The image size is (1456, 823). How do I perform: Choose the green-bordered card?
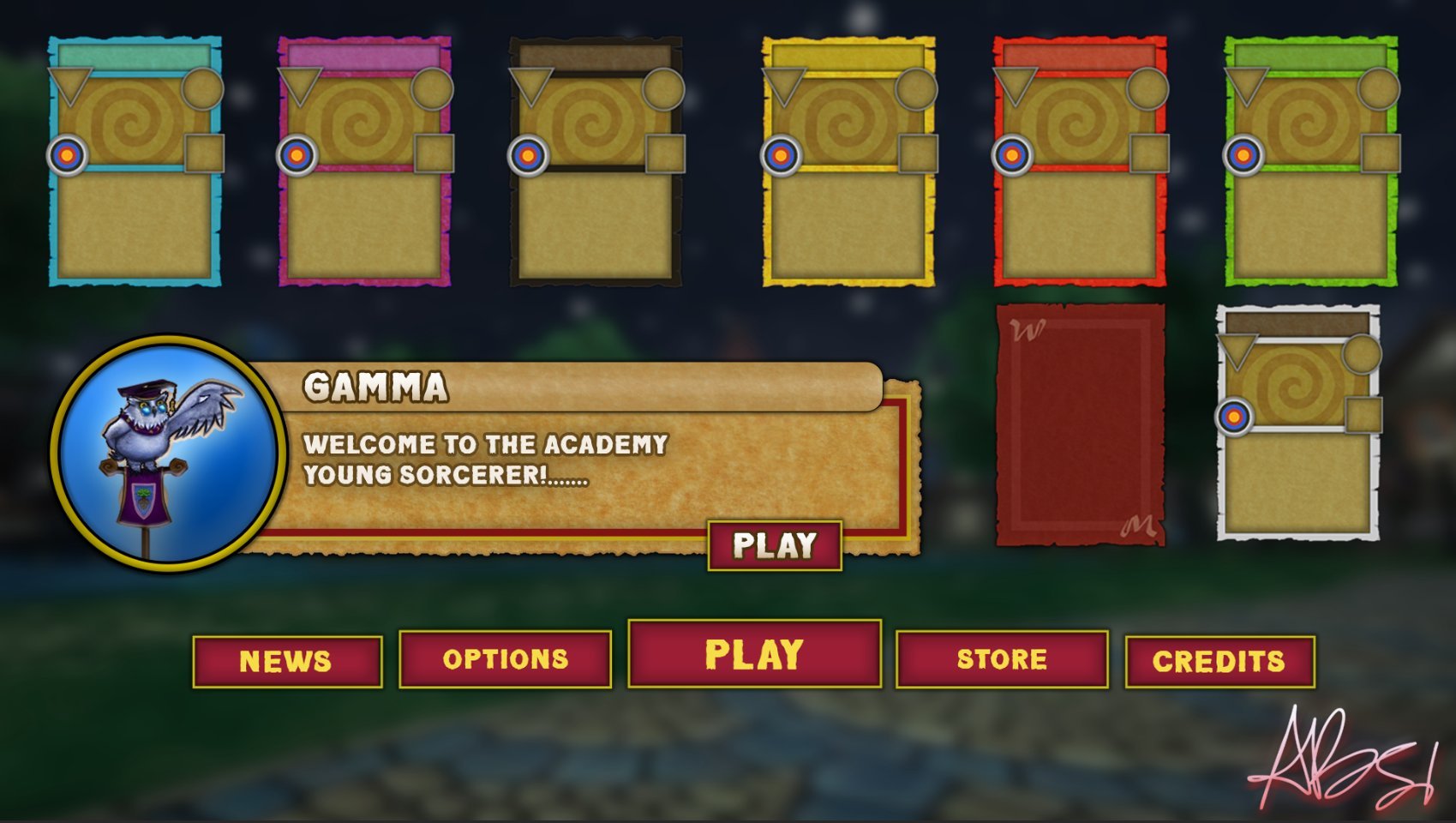[x=1311, y=161]
